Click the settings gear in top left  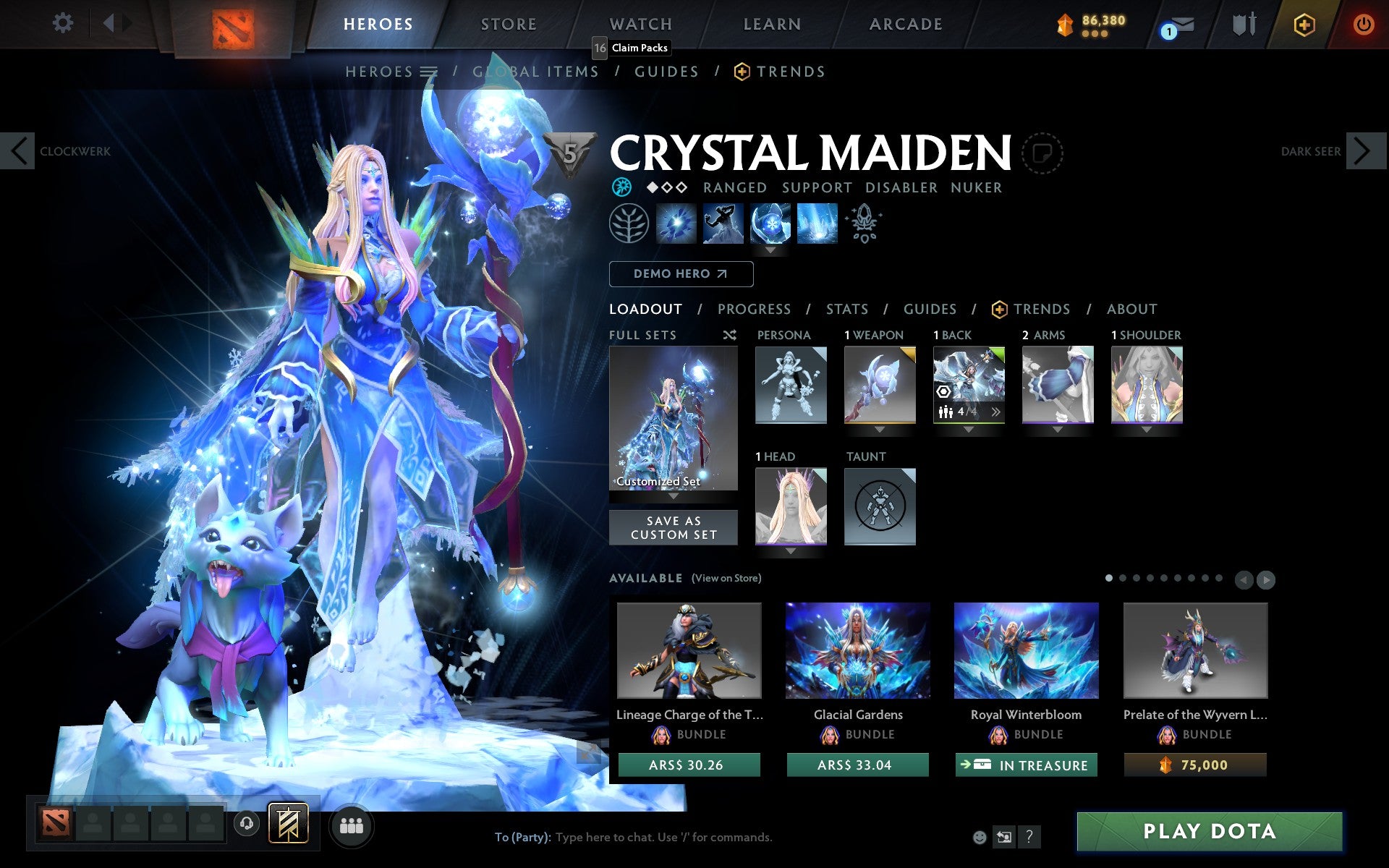(x=64, y=24)
